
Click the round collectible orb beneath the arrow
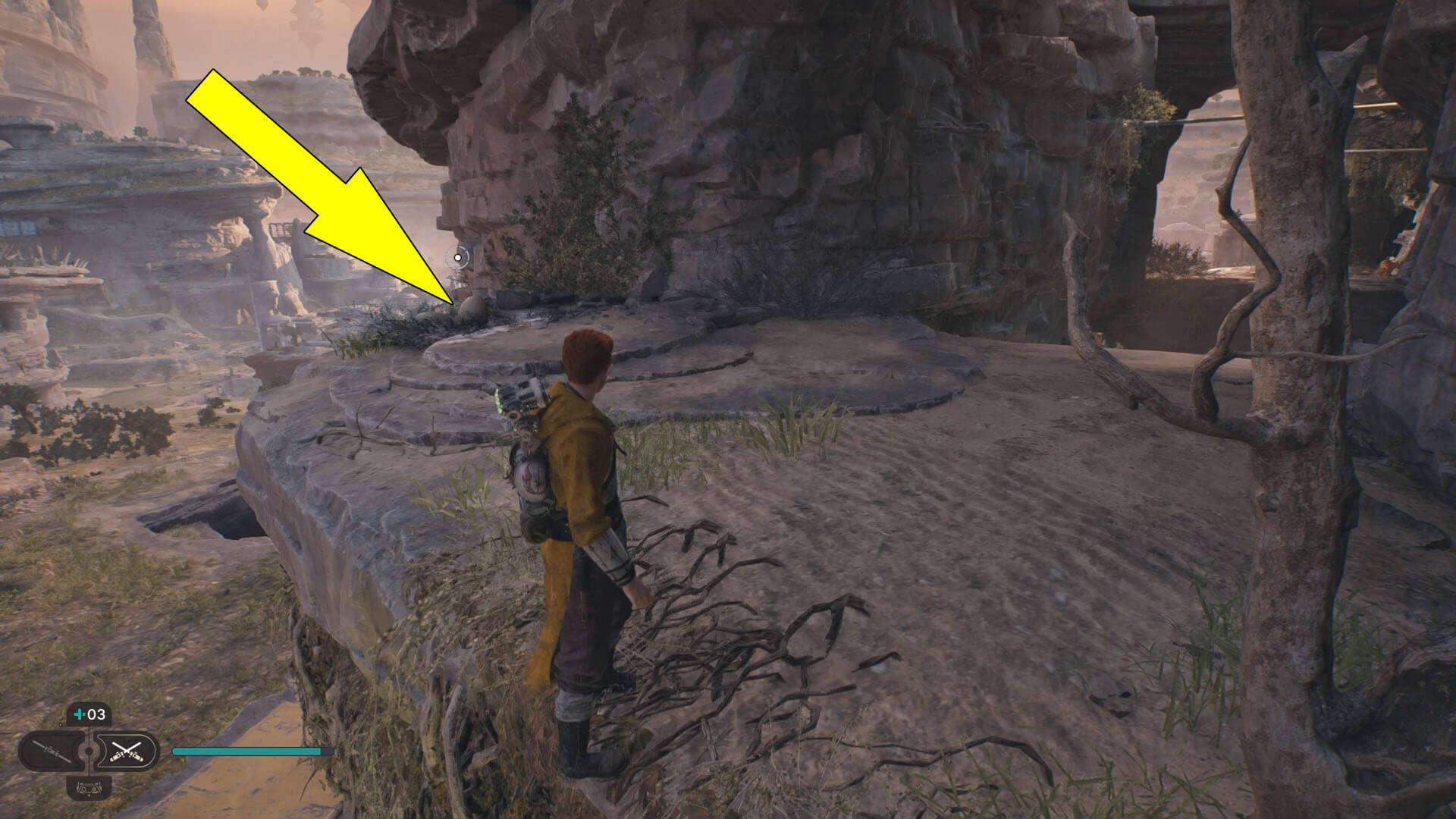[471, 306]
